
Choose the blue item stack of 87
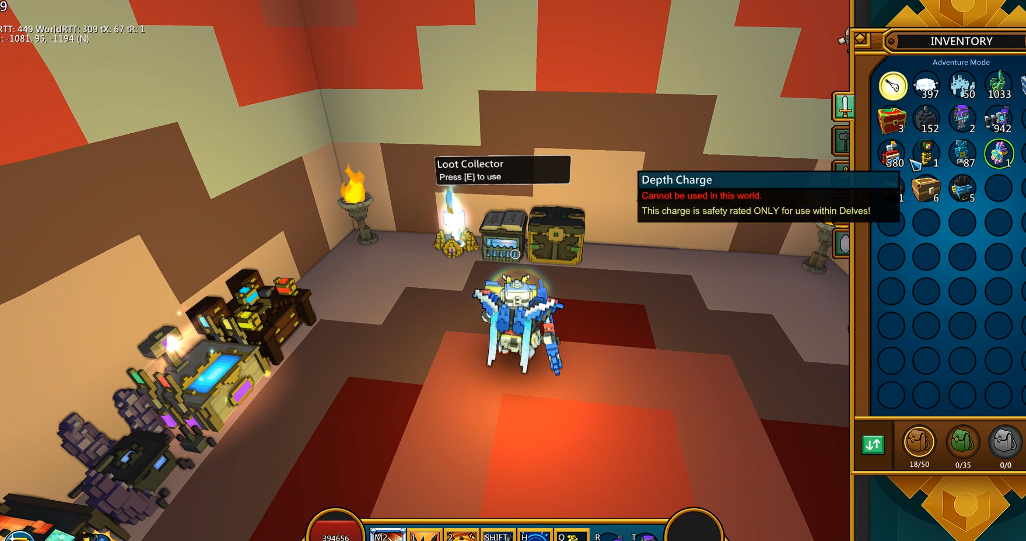point(962,154)
